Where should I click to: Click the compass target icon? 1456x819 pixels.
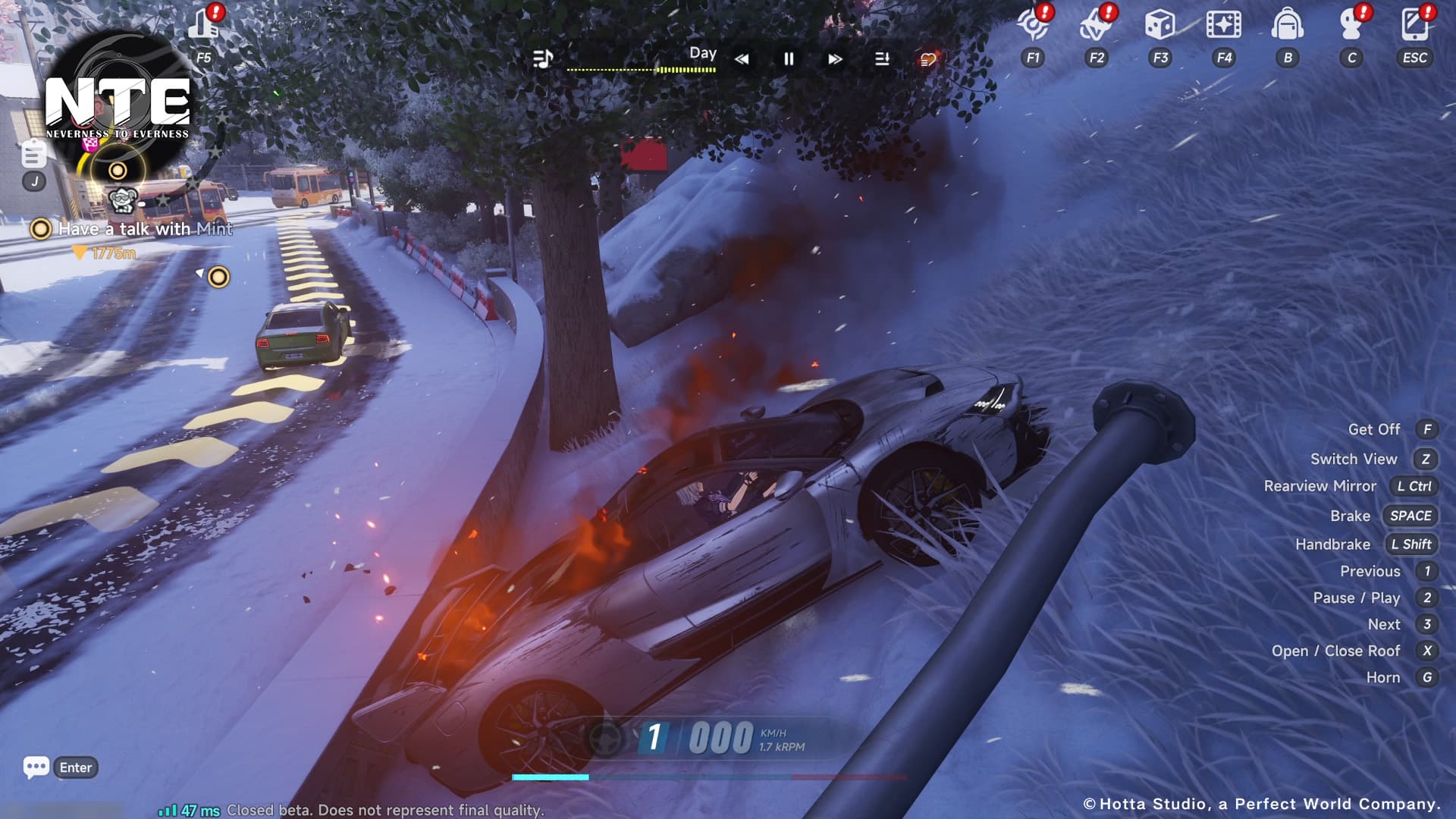(x=1032, y=26)
